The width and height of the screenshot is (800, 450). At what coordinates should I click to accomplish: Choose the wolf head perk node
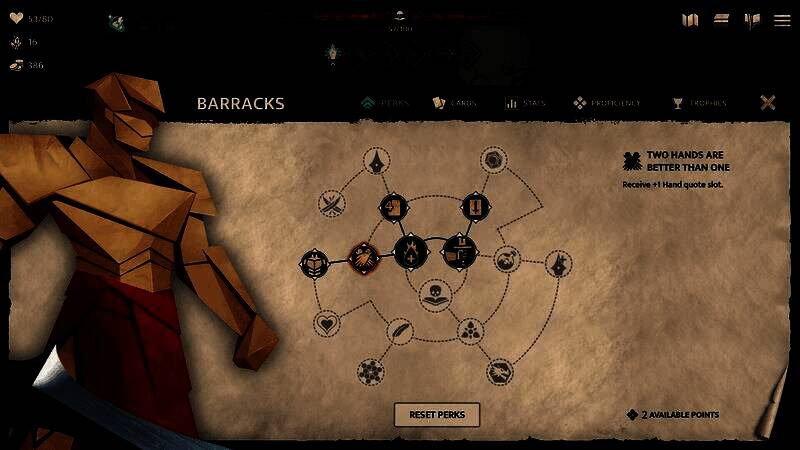[559, 265]
